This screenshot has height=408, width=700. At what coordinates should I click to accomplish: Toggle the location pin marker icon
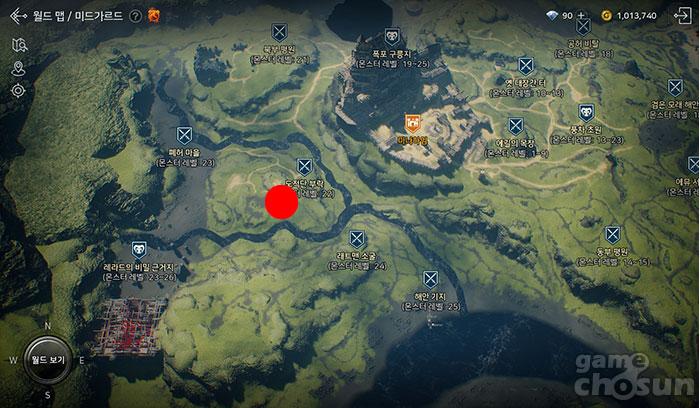click(19, 68)
